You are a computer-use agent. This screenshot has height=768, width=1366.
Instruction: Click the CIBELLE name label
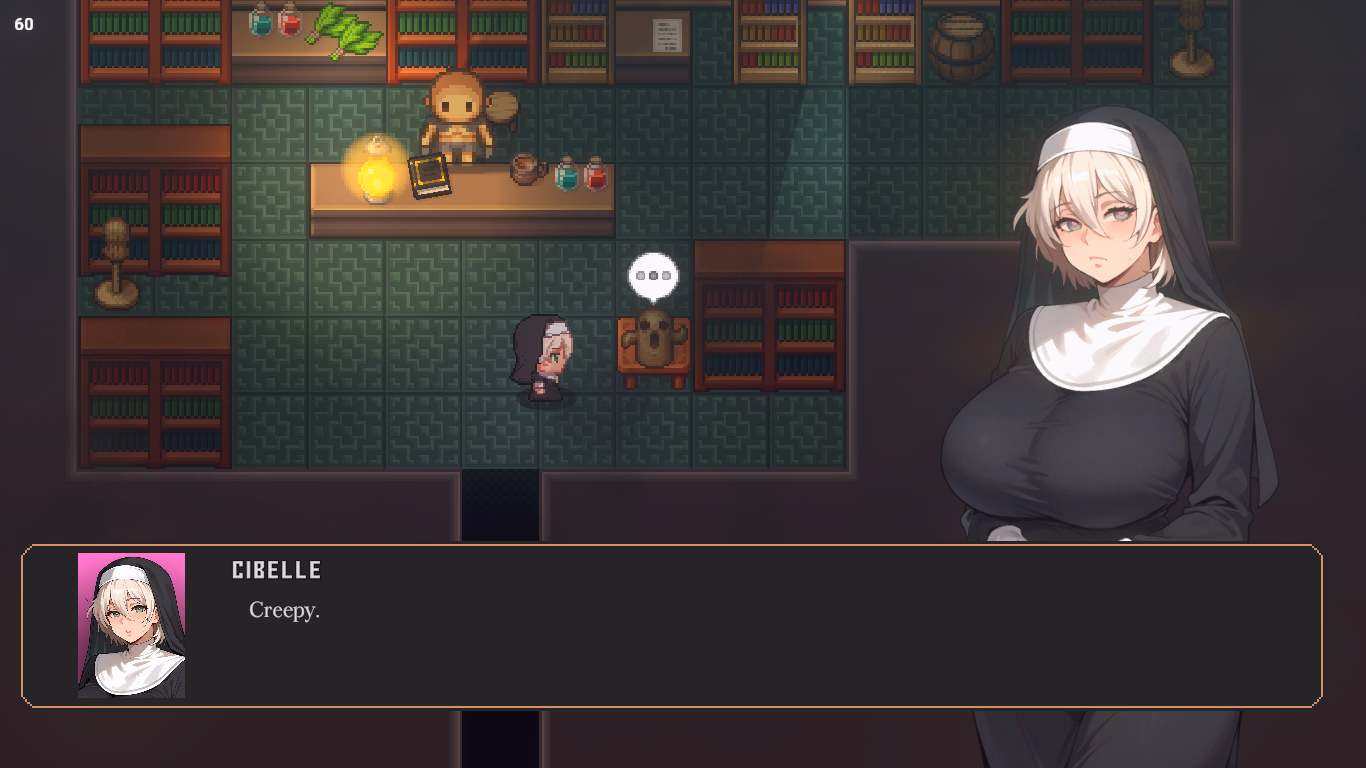click(x=275, y=570)
